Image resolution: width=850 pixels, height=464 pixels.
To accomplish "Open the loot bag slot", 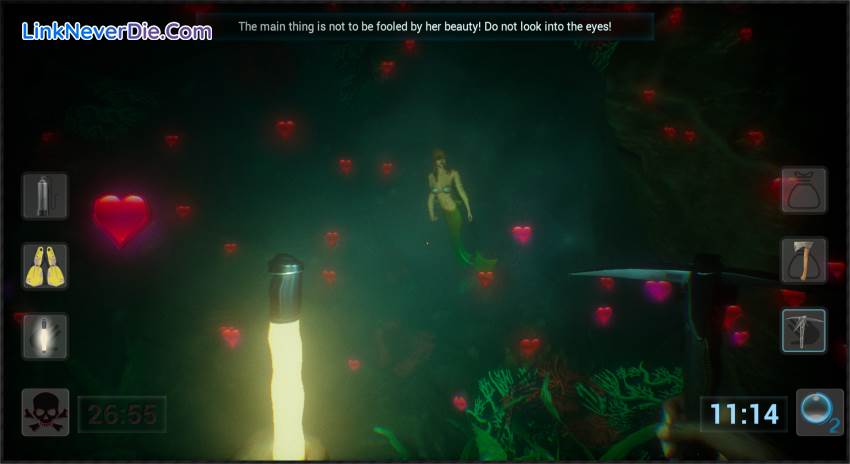I will [x=803, y=190].
